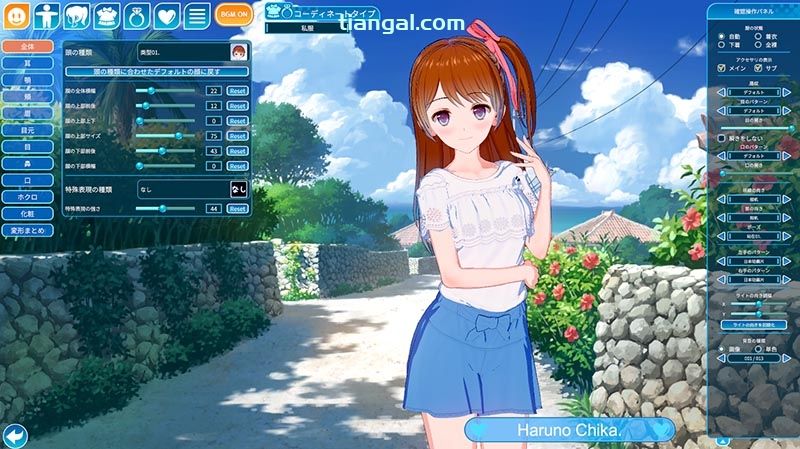Switch to the body category icon

pyautogui.click(x=46, y=15)
